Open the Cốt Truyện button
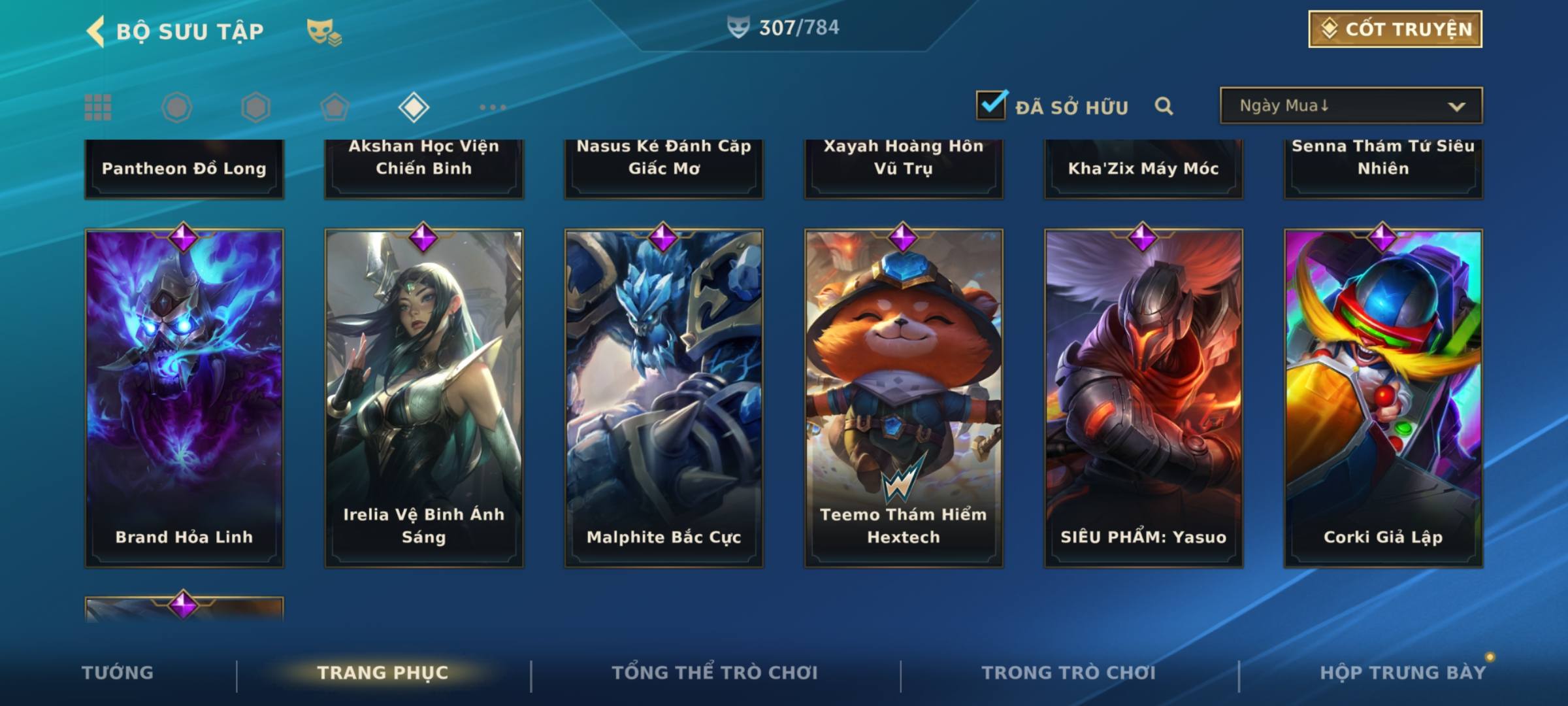The image size is (1568, 706). pos(1395,29)
